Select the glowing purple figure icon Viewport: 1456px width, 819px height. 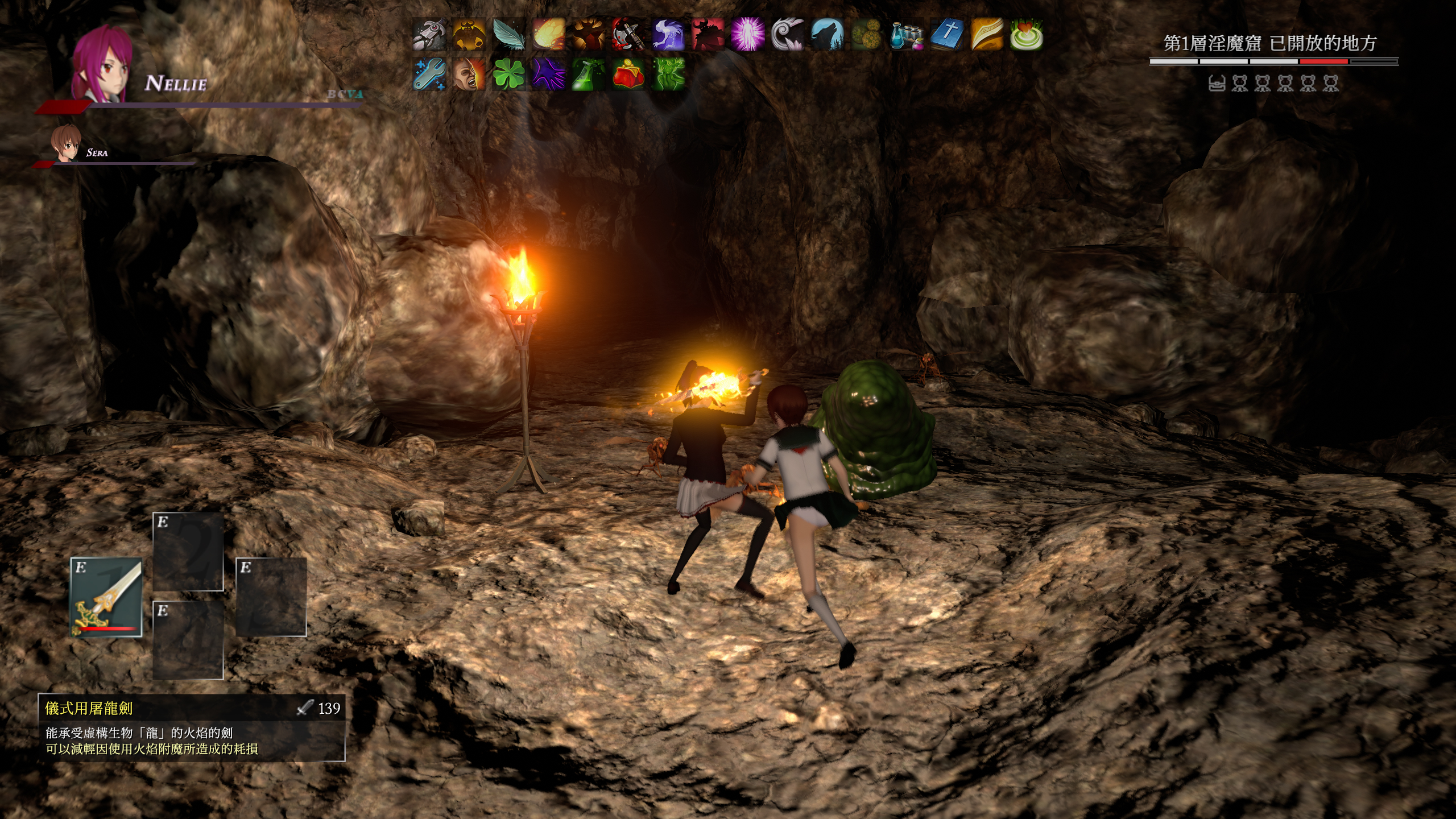747,34
